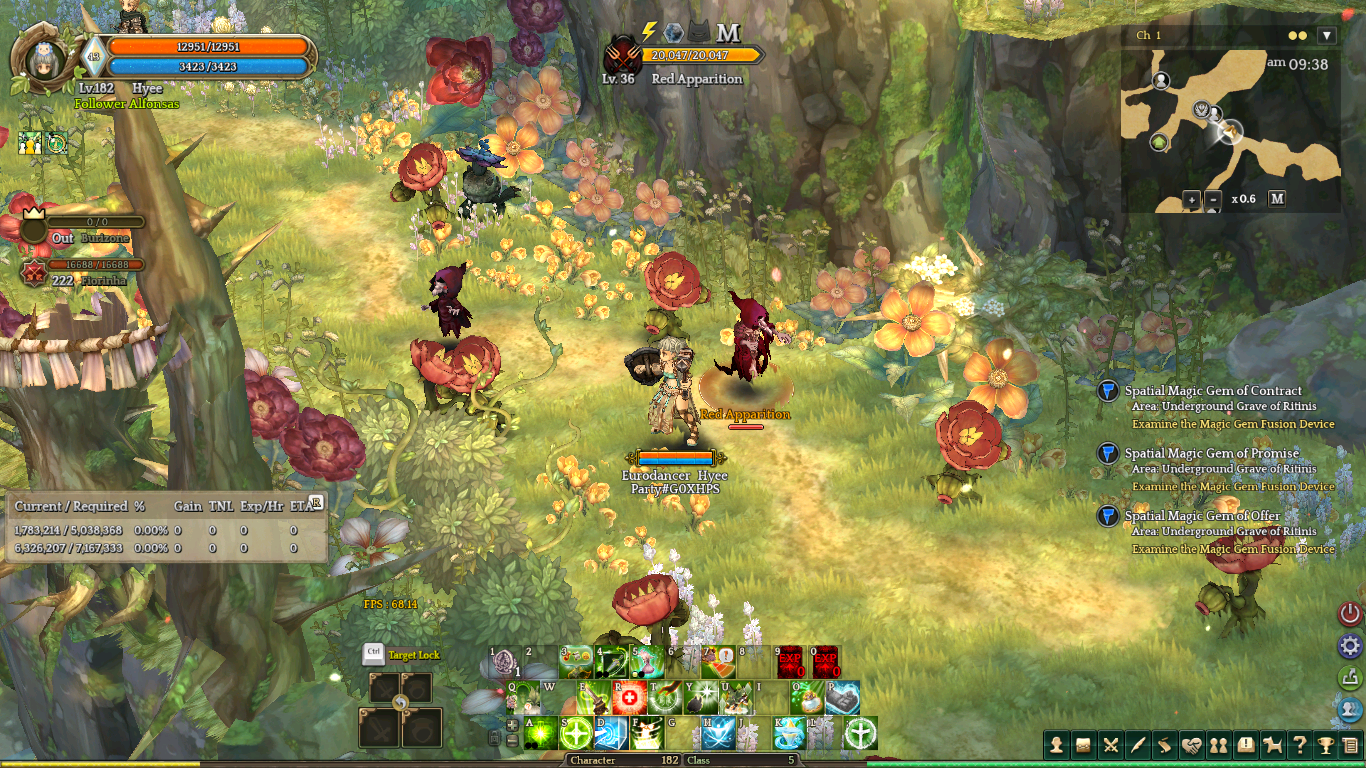Image resolution: width=1366 pixels, height=768 pixels.
Task: Close the experience tracker panel
Action: pyautogui.click(x=316, y=502)
